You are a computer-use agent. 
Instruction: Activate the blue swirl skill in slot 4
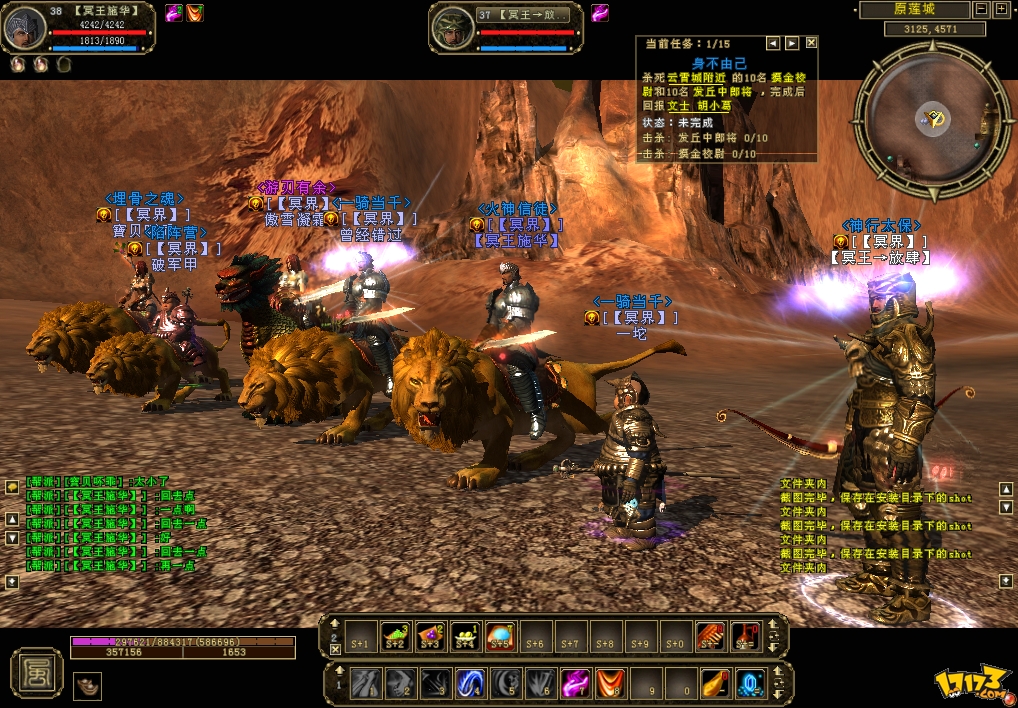click(471, 683)
